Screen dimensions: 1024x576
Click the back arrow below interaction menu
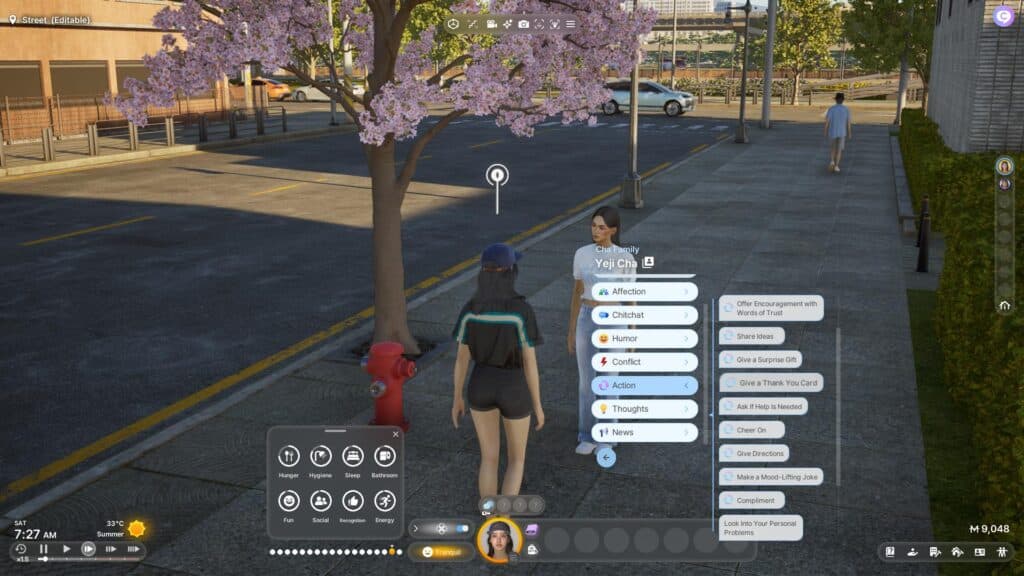(x=606, y=458)
